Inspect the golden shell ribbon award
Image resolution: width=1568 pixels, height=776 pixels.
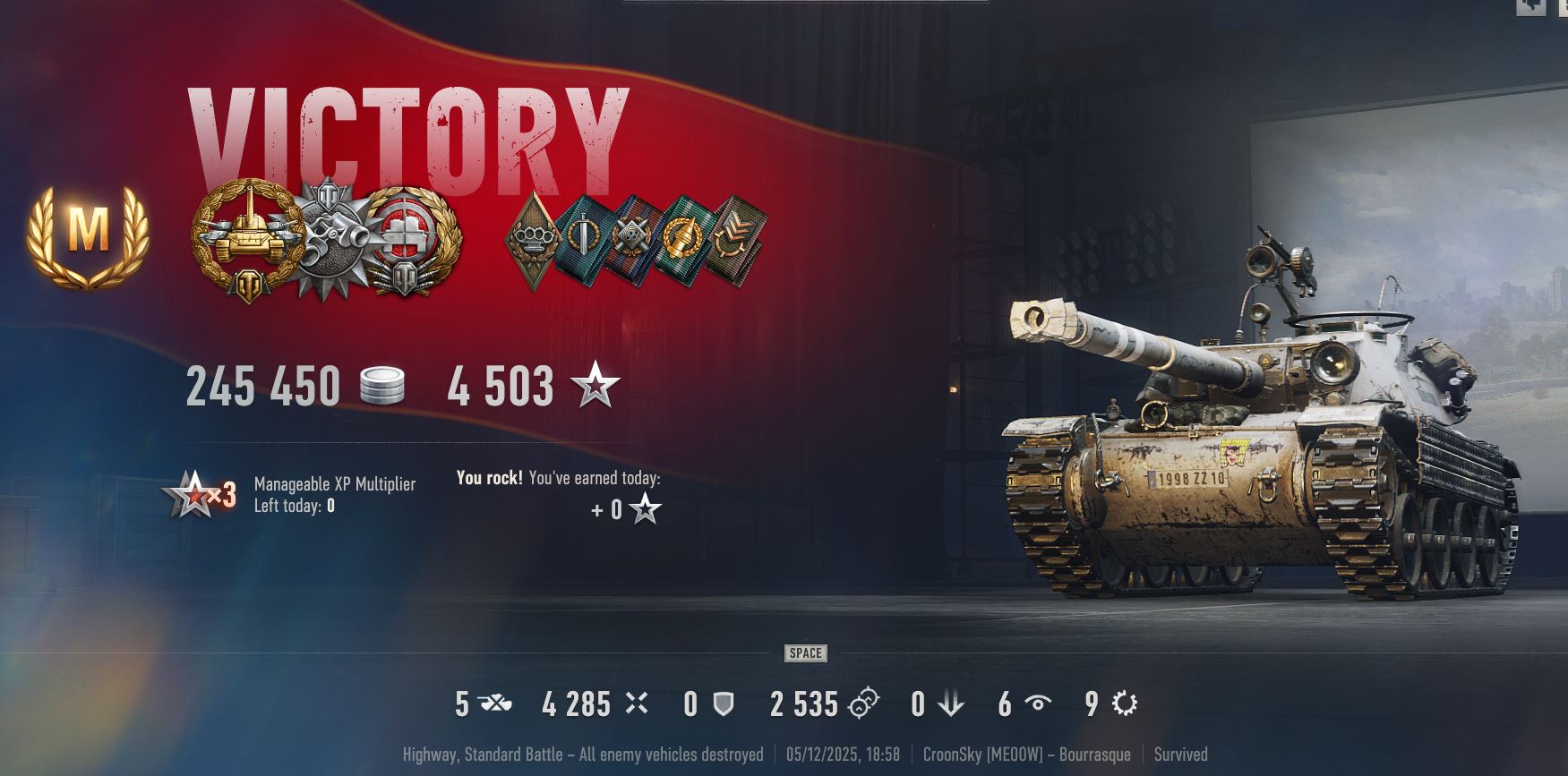pos(681,240)
